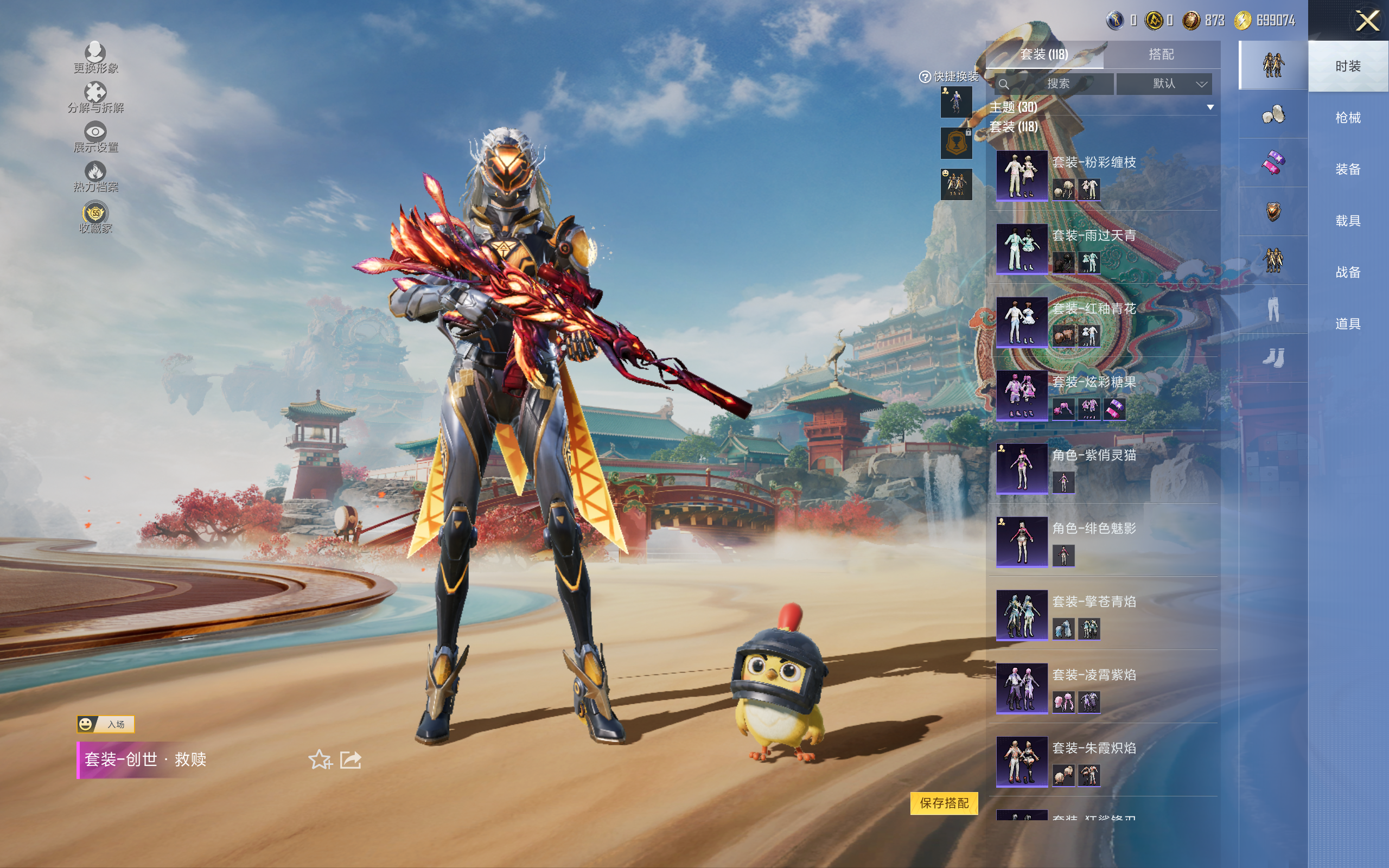Share the outfit using the share icon
The height and width of the screenshot is (868, 1389).
point(351,759)
